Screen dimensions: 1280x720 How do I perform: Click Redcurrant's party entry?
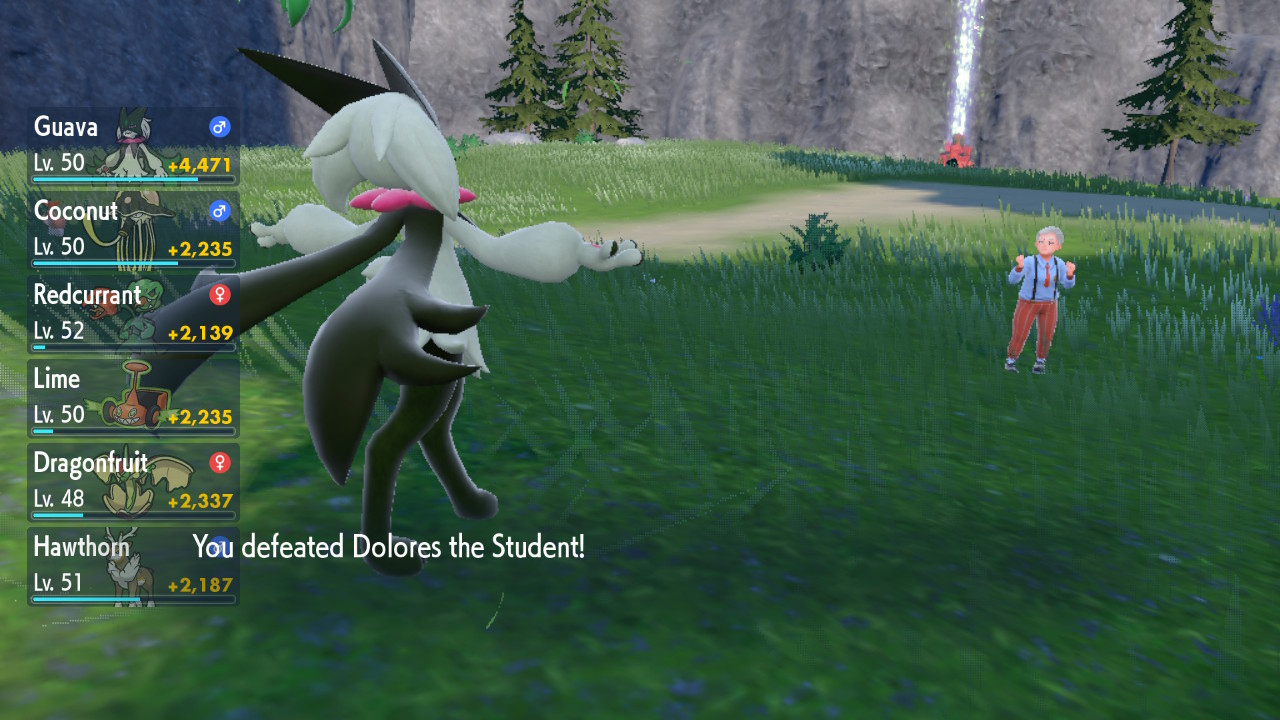point(133,314)
